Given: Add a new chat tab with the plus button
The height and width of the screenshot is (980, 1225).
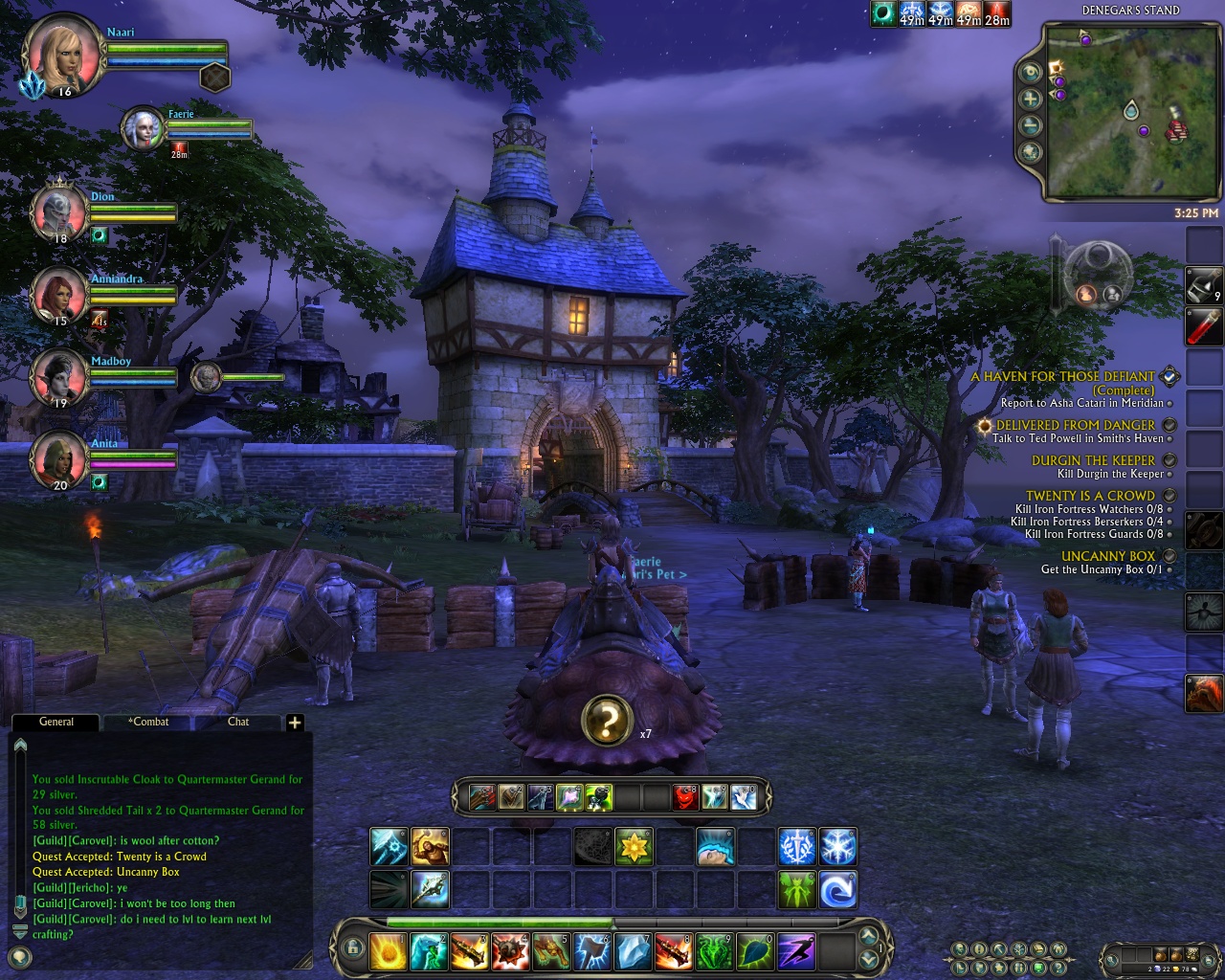Looking at the screenshot, I should [x=295, y=723].
